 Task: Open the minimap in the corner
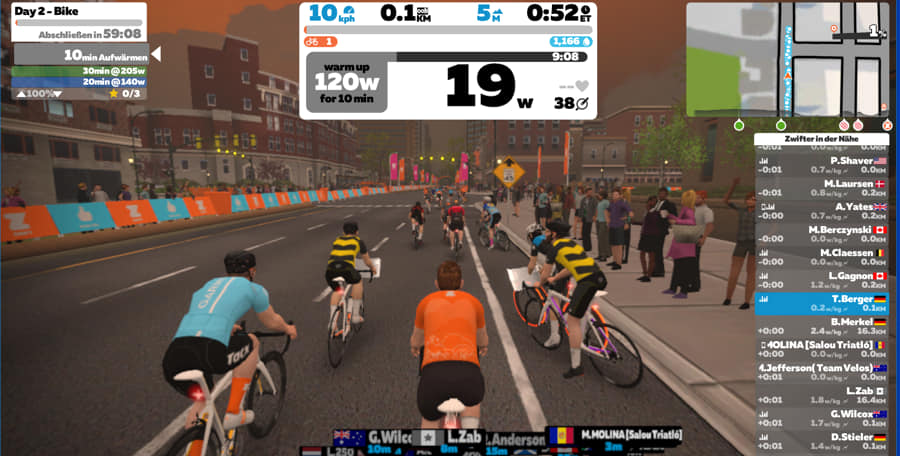pos(787,58)
